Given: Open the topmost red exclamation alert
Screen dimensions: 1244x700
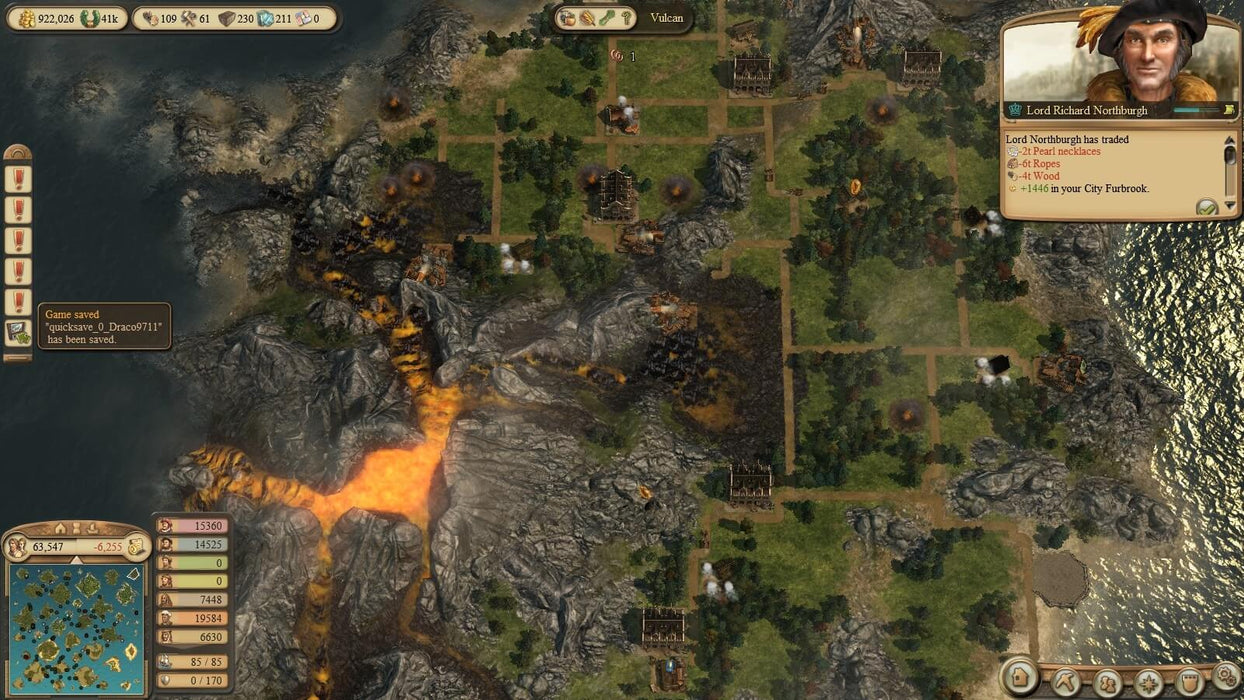Looking at the screenshot, I should [17, 179].
